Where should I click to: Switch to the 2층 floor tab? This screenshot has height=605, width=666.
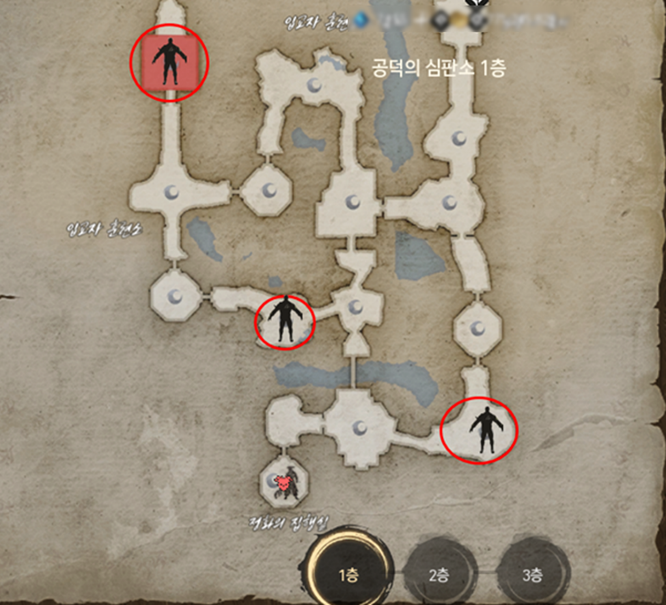pyautogui.click(x=440, y=574)
